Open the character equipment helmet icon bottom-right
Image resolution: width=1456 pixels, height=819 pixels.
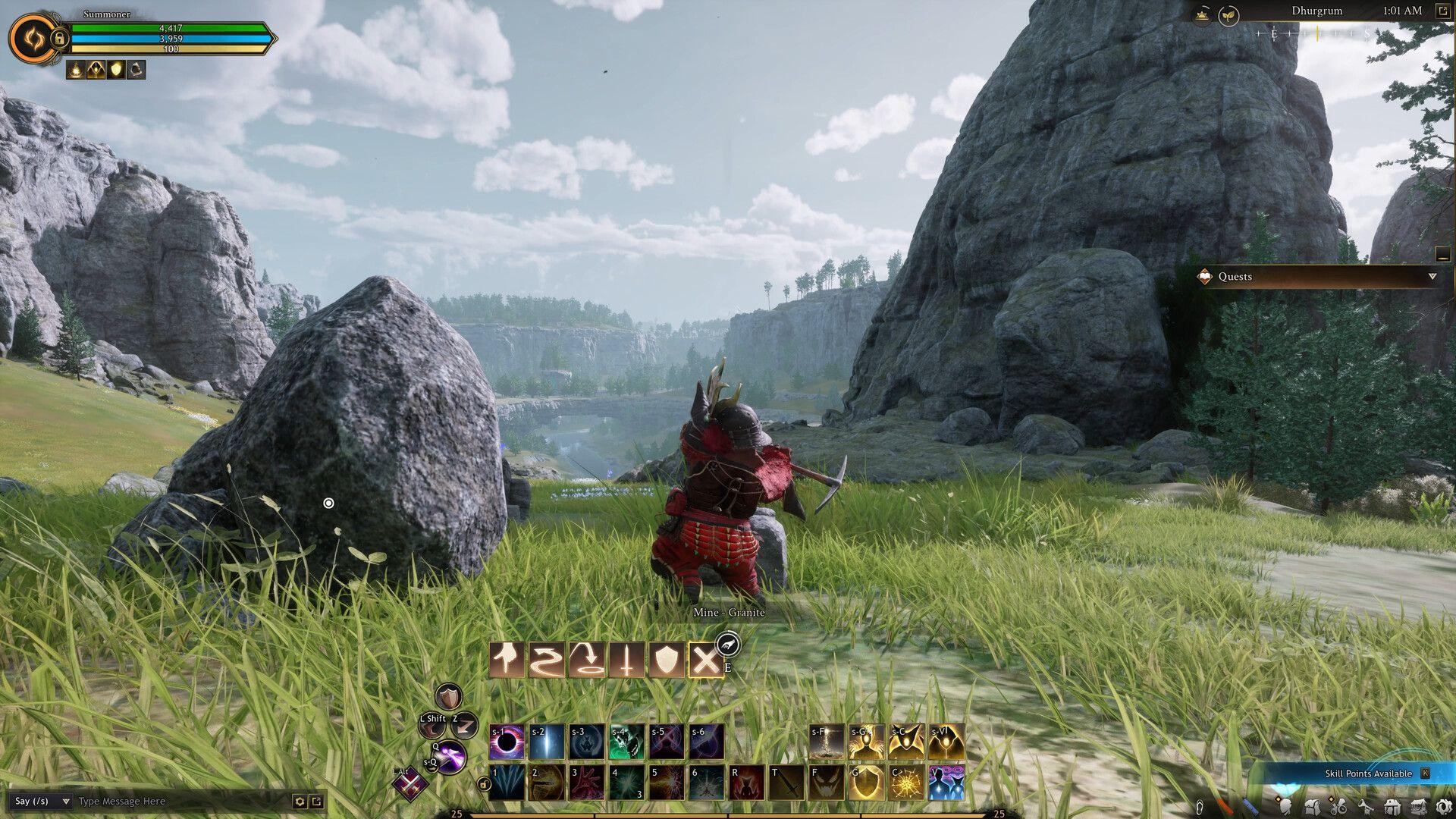click(x=1286, y=805)
